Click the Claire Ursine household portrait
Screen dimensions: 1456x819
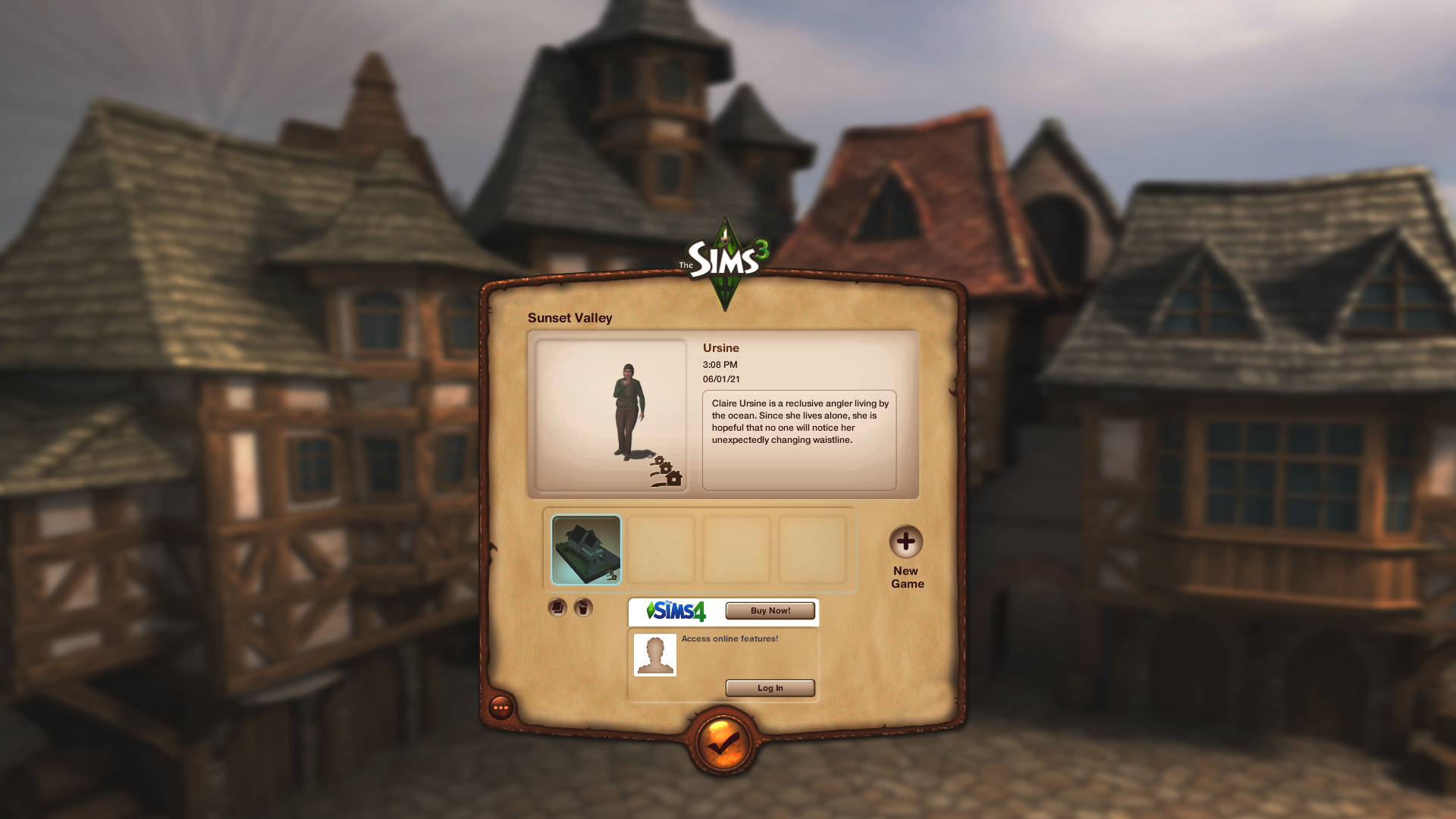tap(611, 415)
